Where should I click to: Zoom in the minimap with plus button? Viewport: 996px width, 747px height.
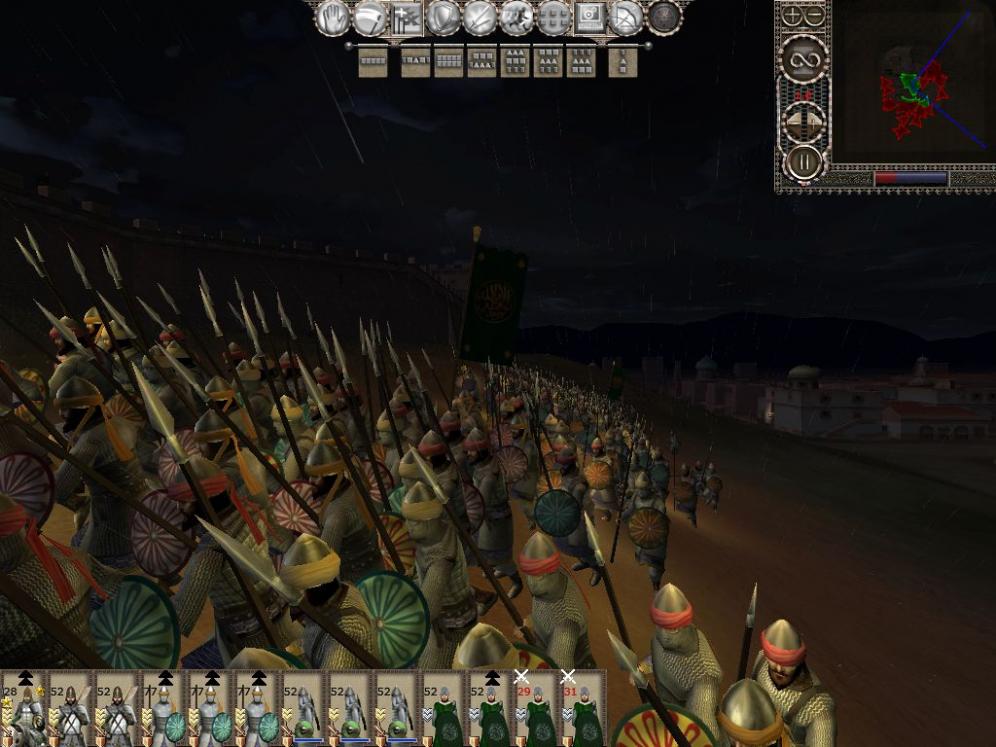(792, 15)
